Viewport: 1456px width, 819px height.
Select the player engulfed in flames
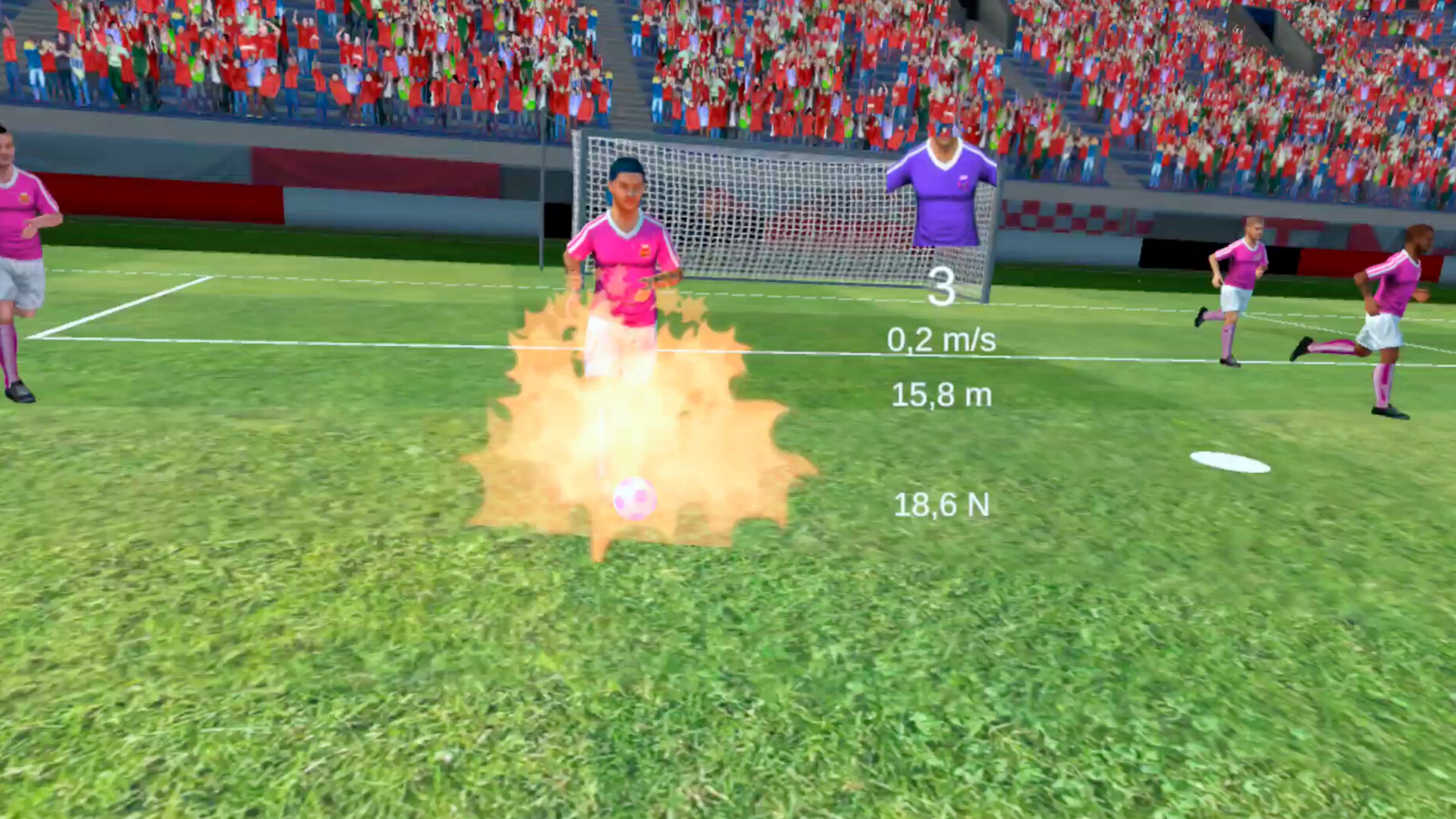click(x=626, y=250)
